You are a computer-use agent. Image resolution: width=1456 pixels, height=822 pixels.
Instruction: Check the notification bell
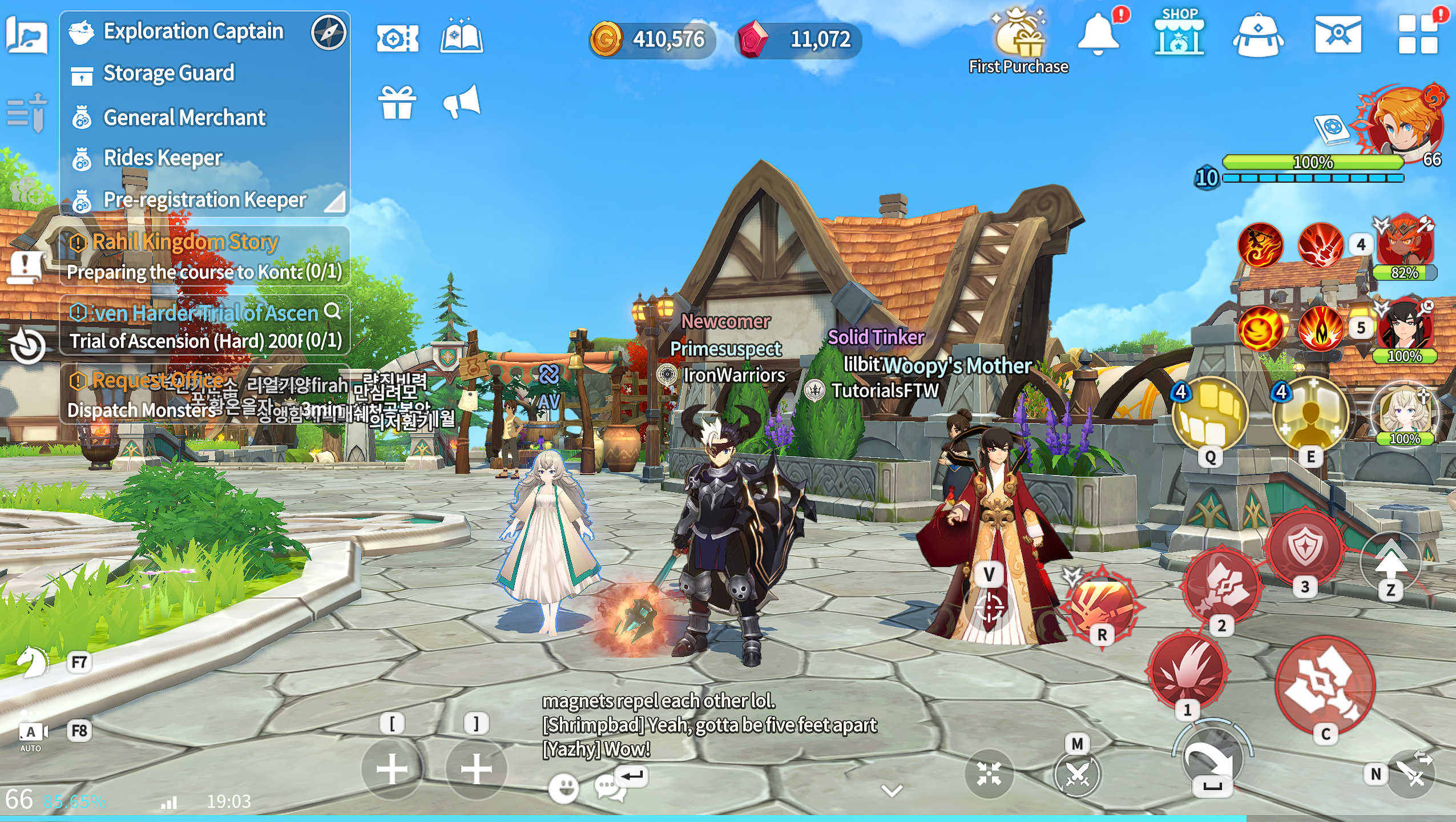click(x=1098, y=34)
